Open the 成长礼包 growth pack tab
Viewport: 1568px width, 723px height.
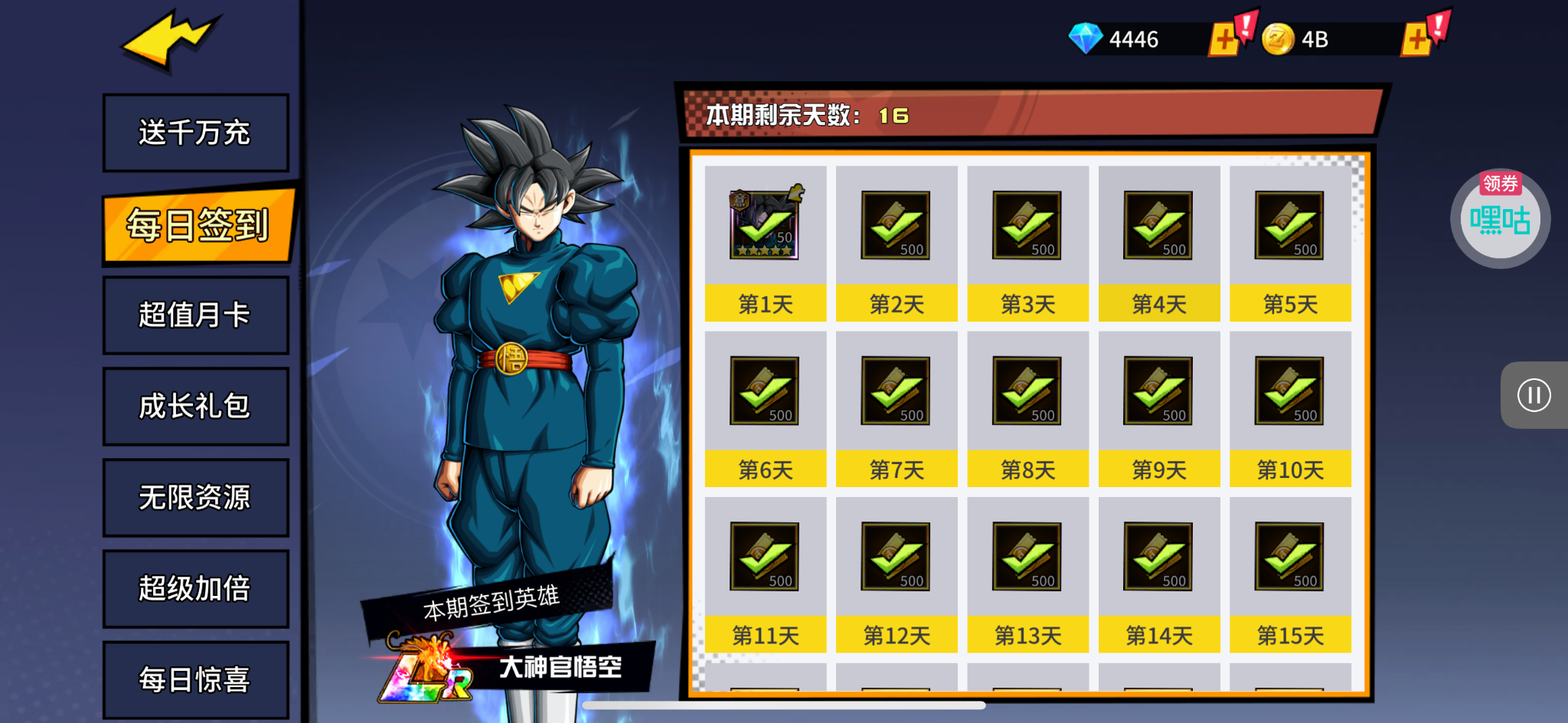[195, 406]
